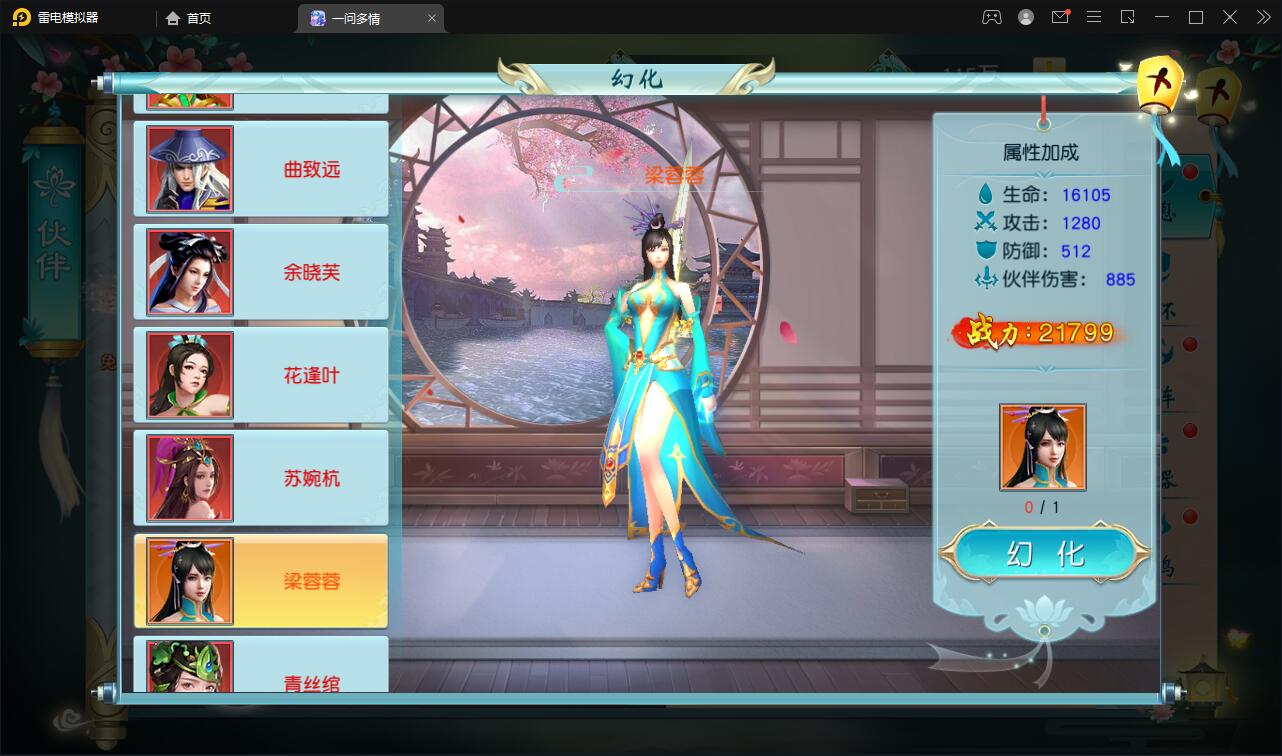Click the gamepad game-center icon in title bar

991,17
